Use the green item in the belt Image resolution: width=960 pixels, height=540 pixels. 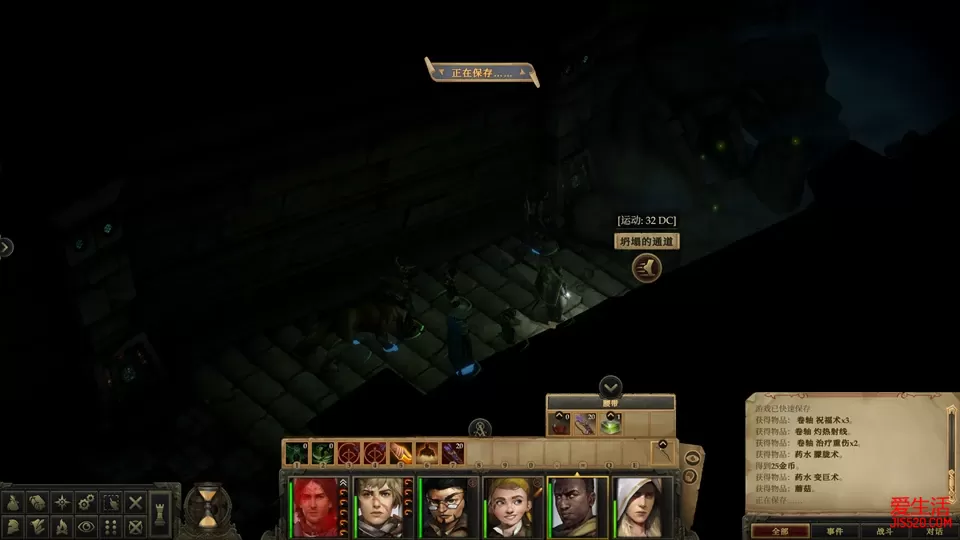(x=609, y=425)
